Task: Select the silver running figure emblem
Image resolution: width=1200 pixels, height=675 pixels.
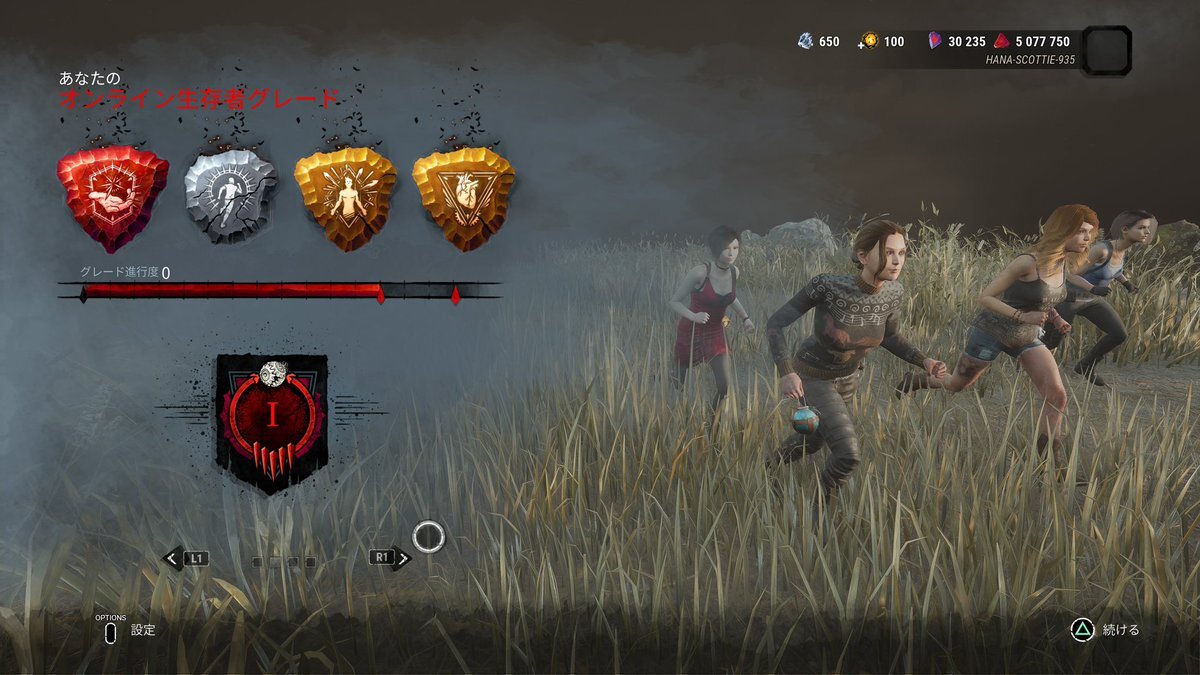Action: (230, 194)
